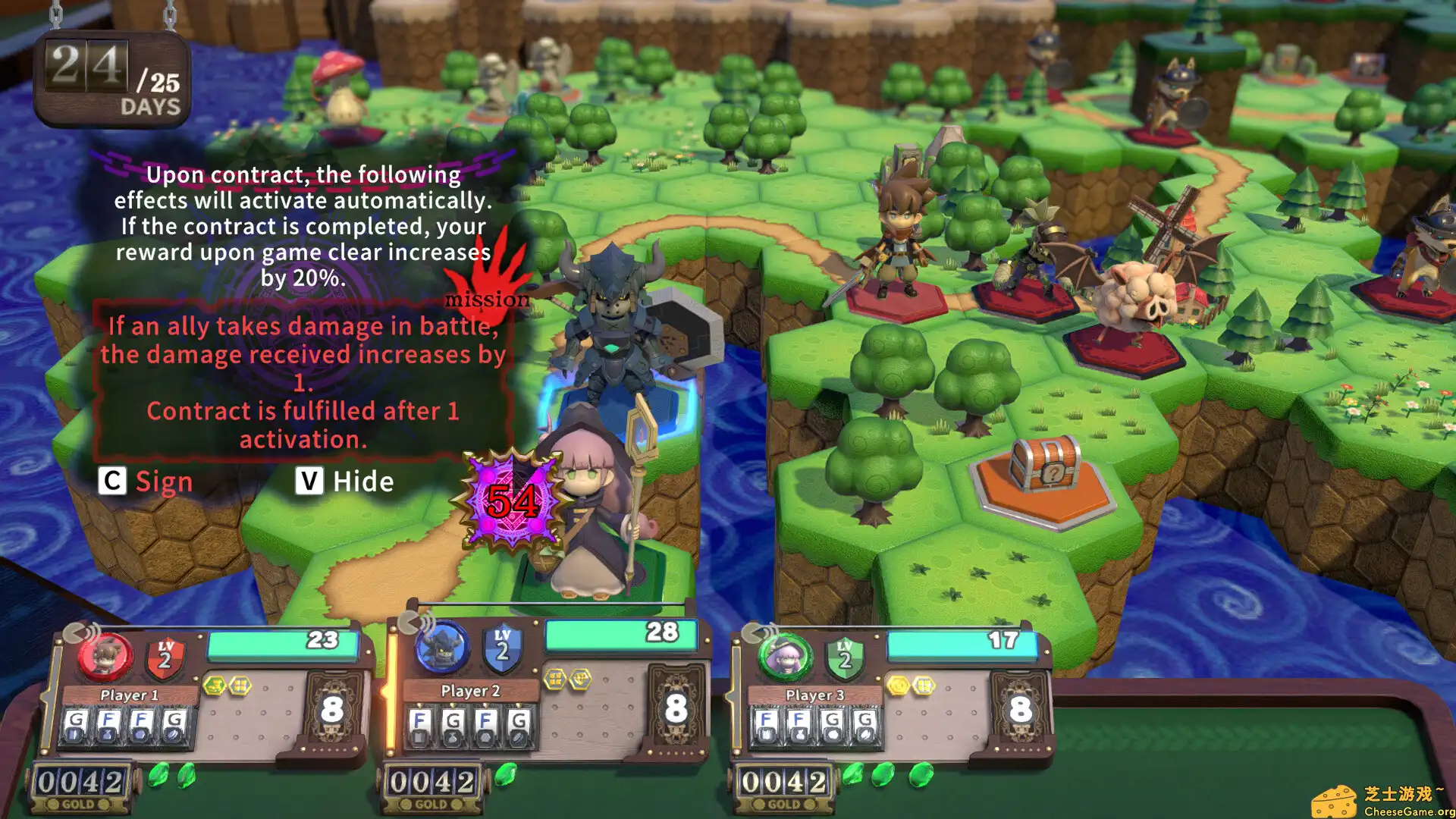The width and height of the screenshot is (1456, 819).
Task: Open Player 3's card deck
Action: (x=1020, y=708)
